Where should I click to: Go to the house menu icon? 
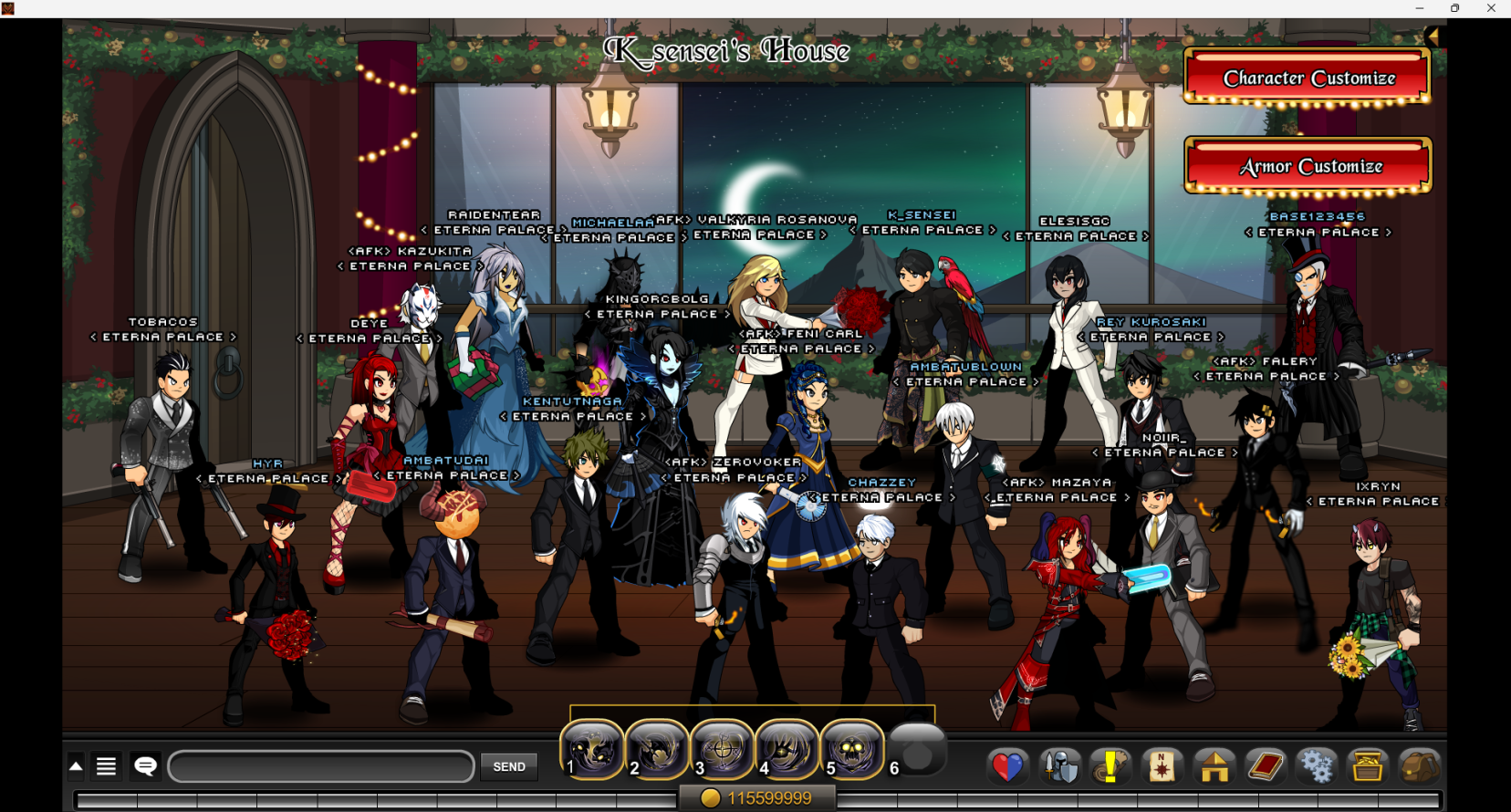(x=1214, y=766)
